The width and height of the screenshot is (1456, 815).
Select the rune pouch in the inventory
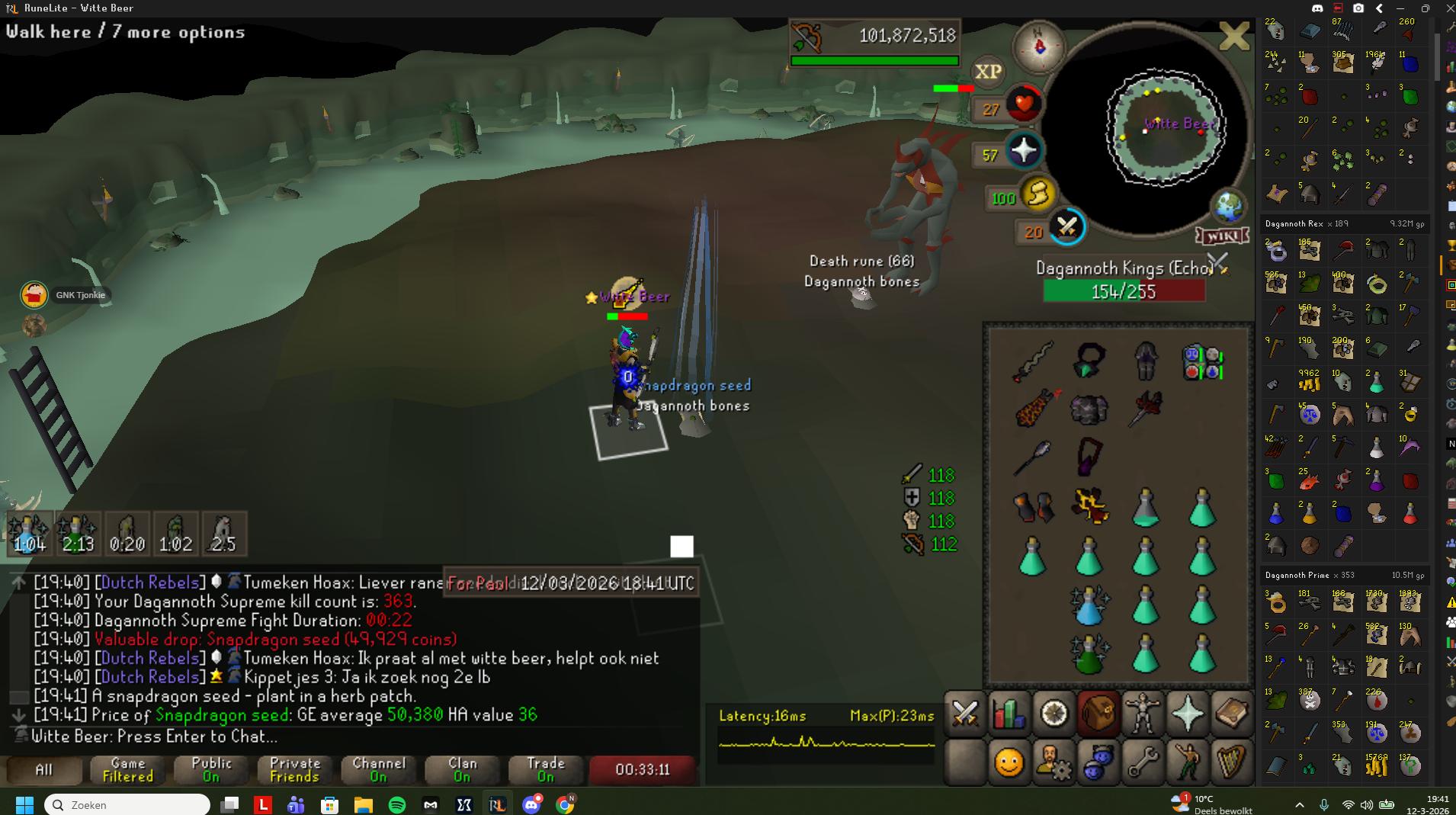(x=1203, y=362)
